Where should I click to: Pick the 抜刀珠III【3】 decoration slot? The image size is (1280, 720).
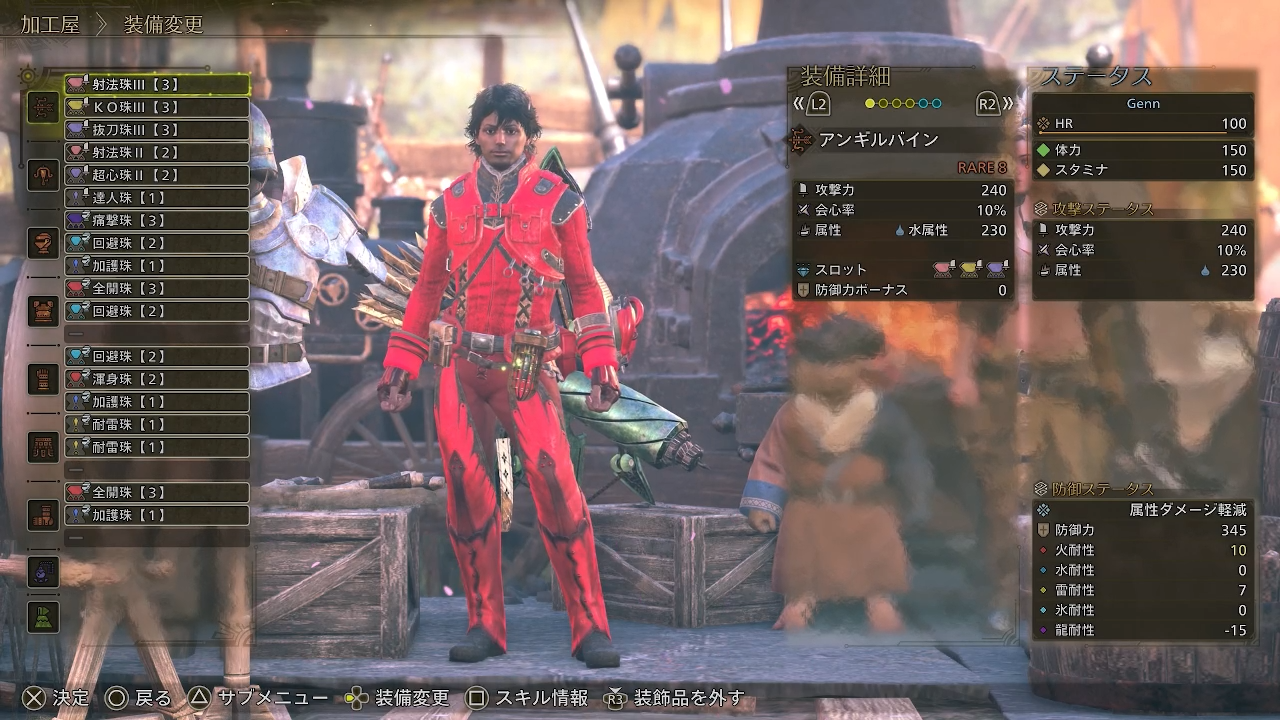[157, 130]
